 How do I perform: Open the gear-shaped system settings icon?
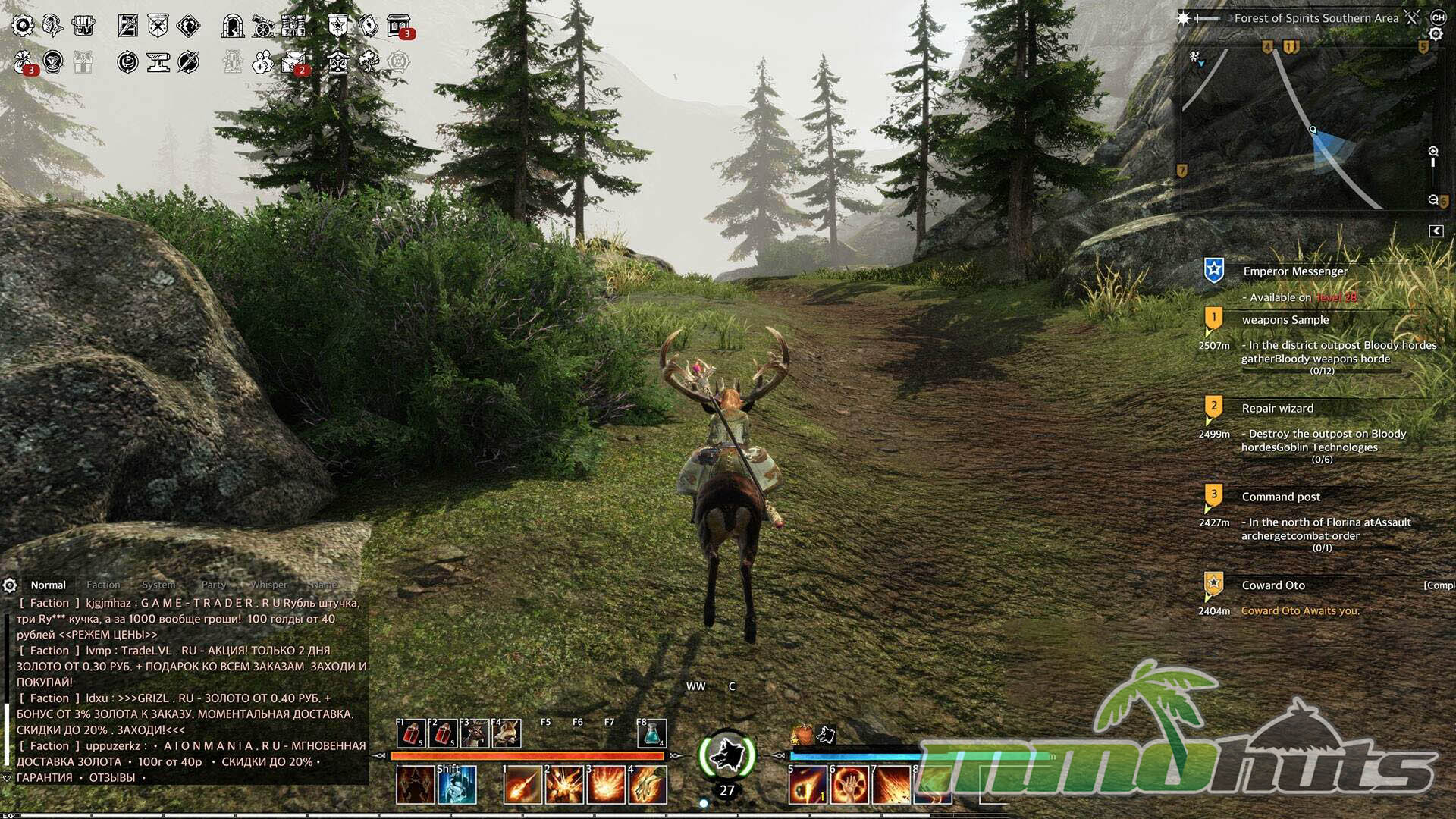23,26
